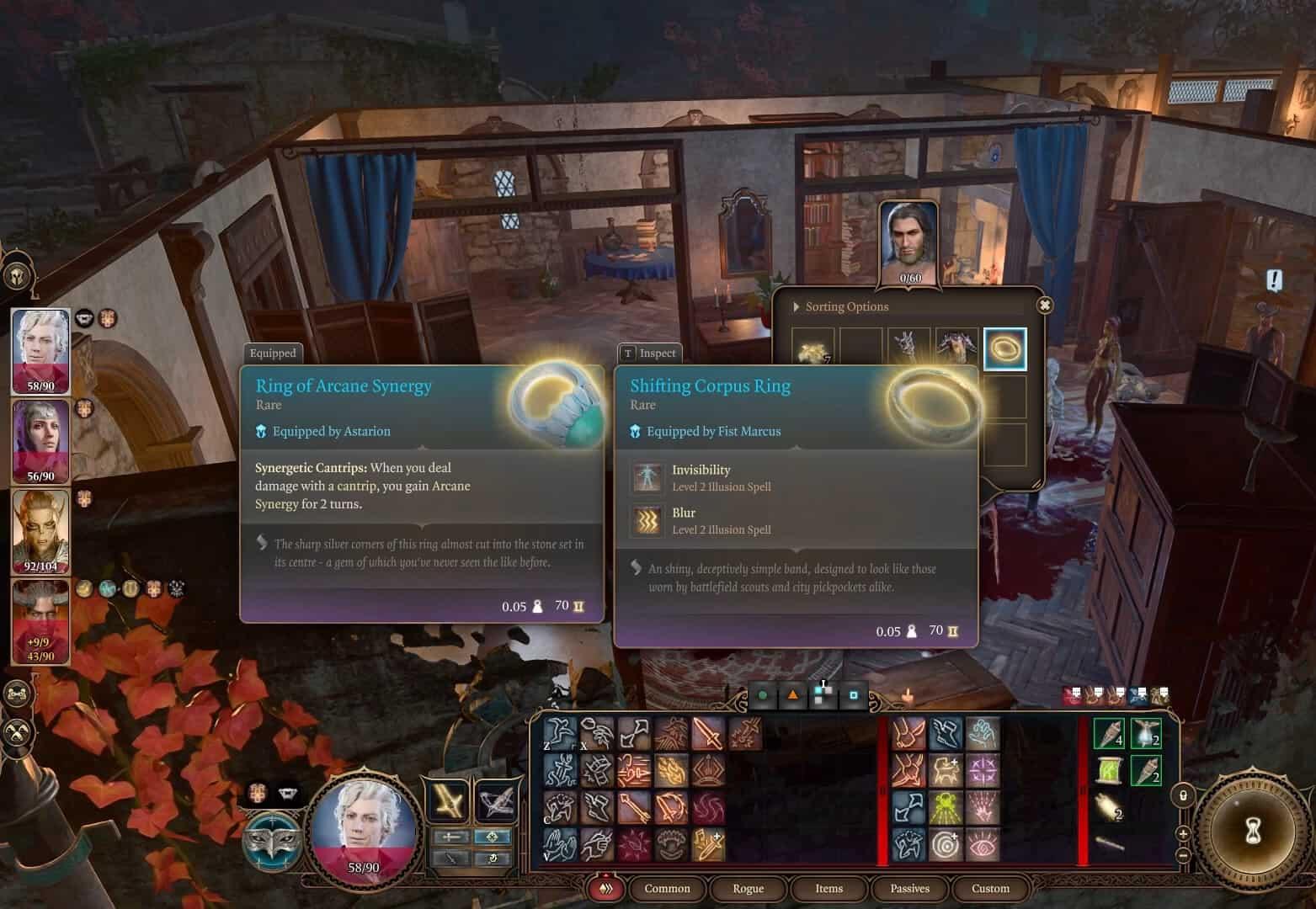
Task: Switch hotbar to the Common tab
Action: tap(667, 889)
